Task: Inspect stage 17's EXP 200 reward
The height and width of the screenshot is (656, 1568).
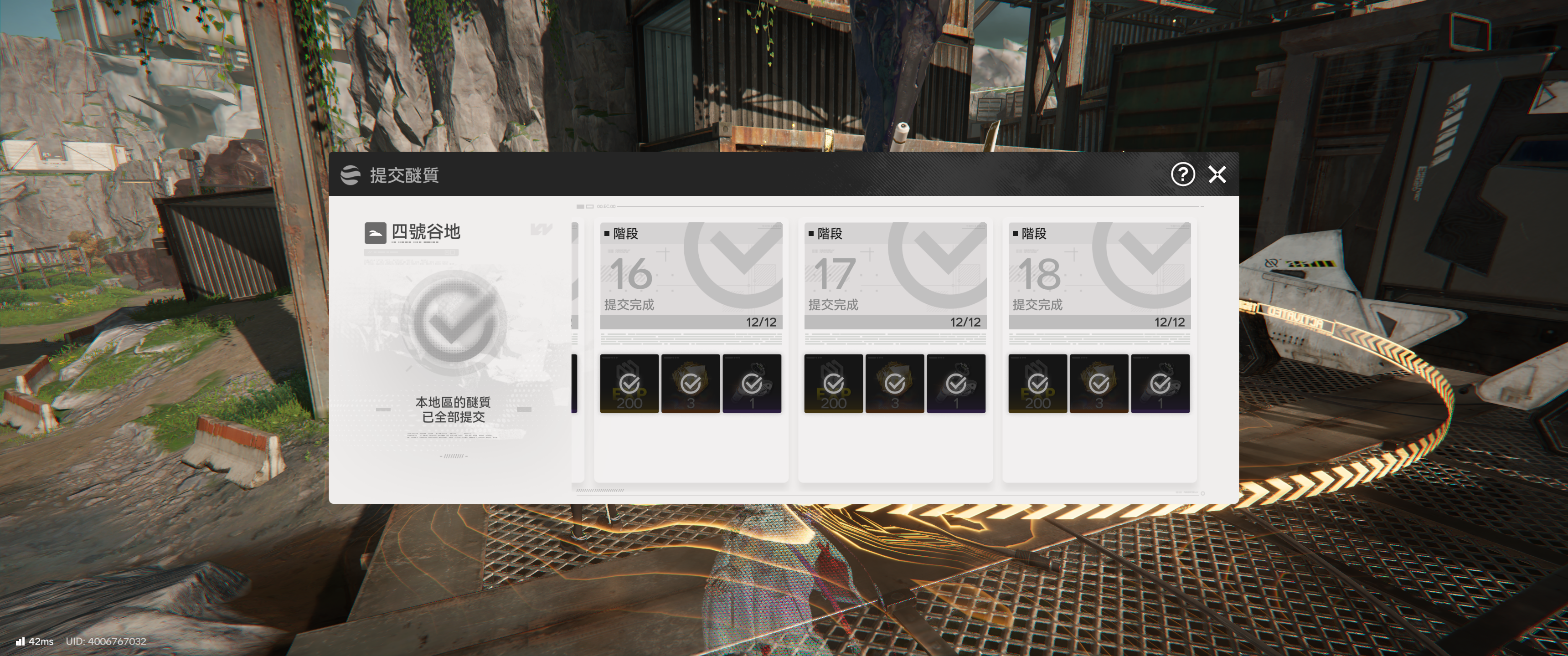Action: pos(833,384)
